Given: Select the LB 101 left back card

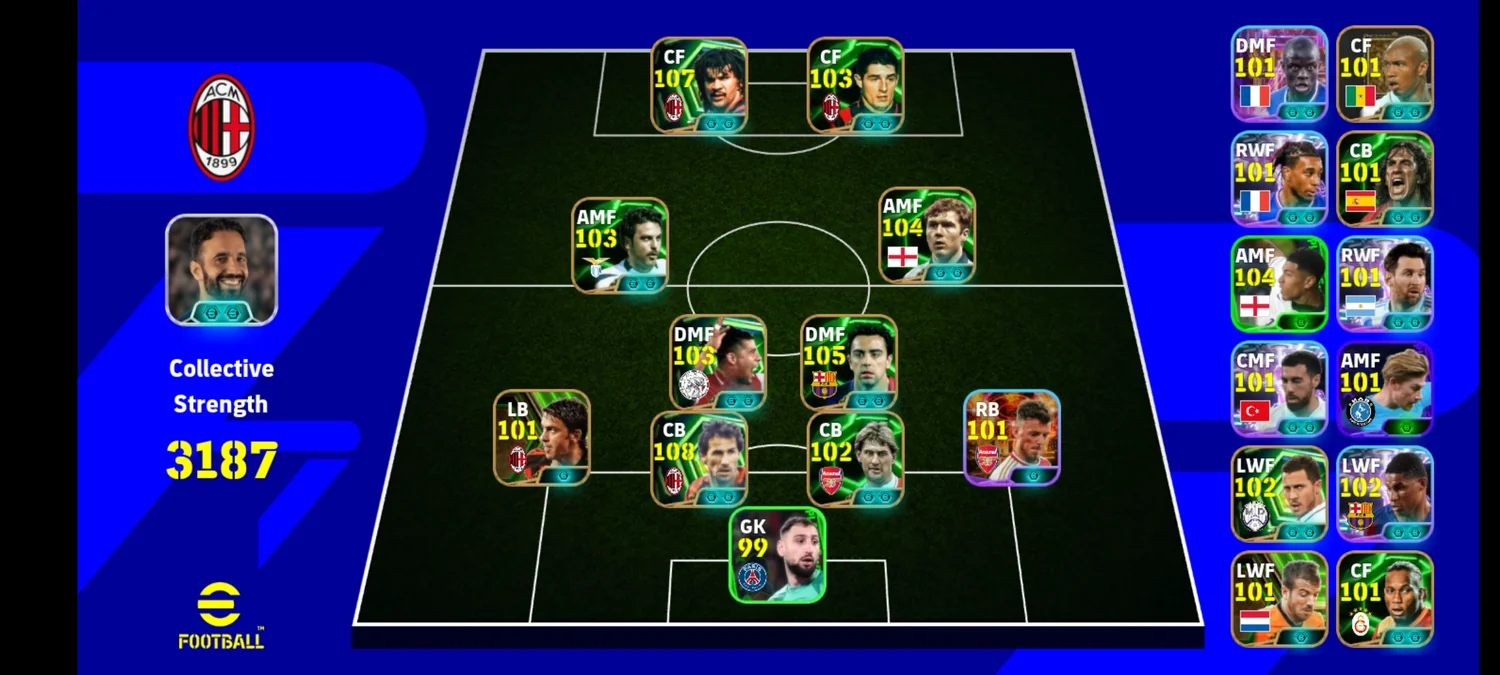Looking at the screenshot, I should pyautogui.click(x=541, y=438).
